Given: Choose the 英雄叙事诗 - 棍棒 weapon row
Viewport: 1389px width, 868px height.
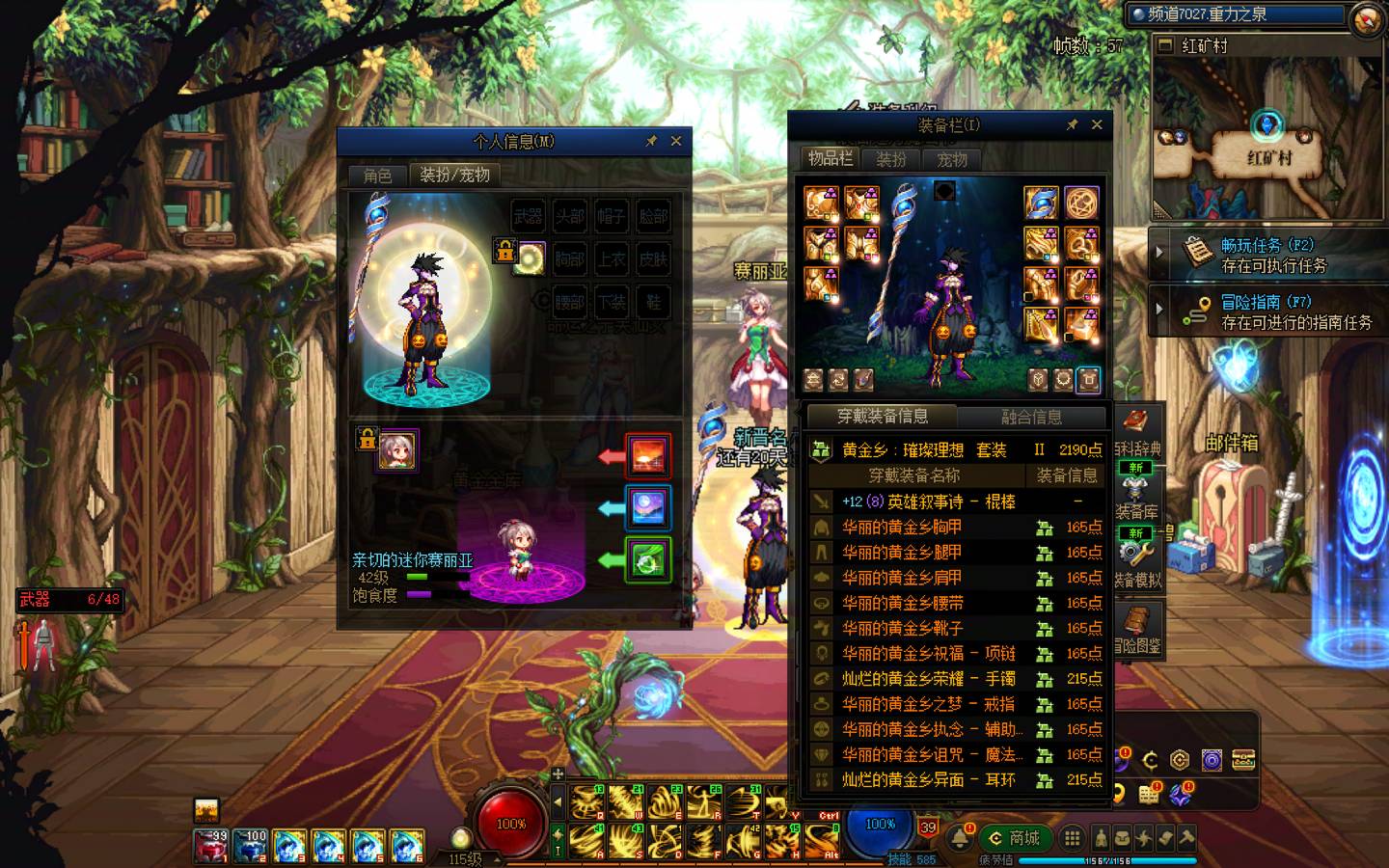Looking at the screenshot, I should (928, 502).
